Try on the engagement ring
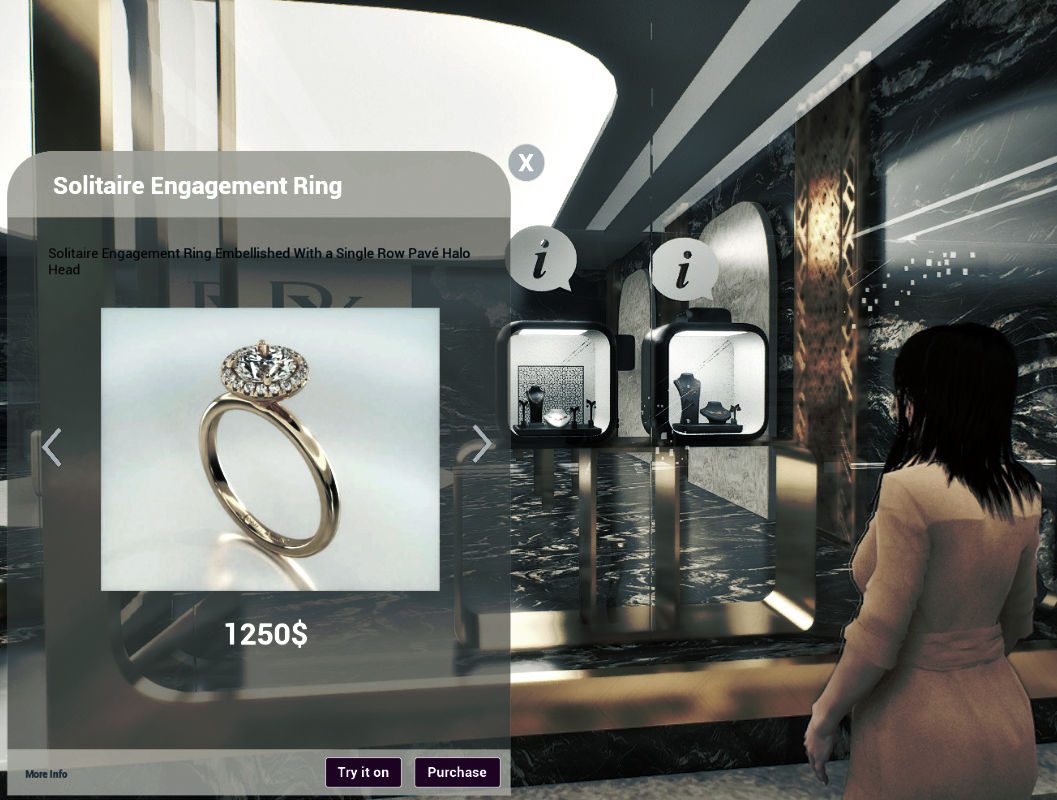 [x=363, y=772]
